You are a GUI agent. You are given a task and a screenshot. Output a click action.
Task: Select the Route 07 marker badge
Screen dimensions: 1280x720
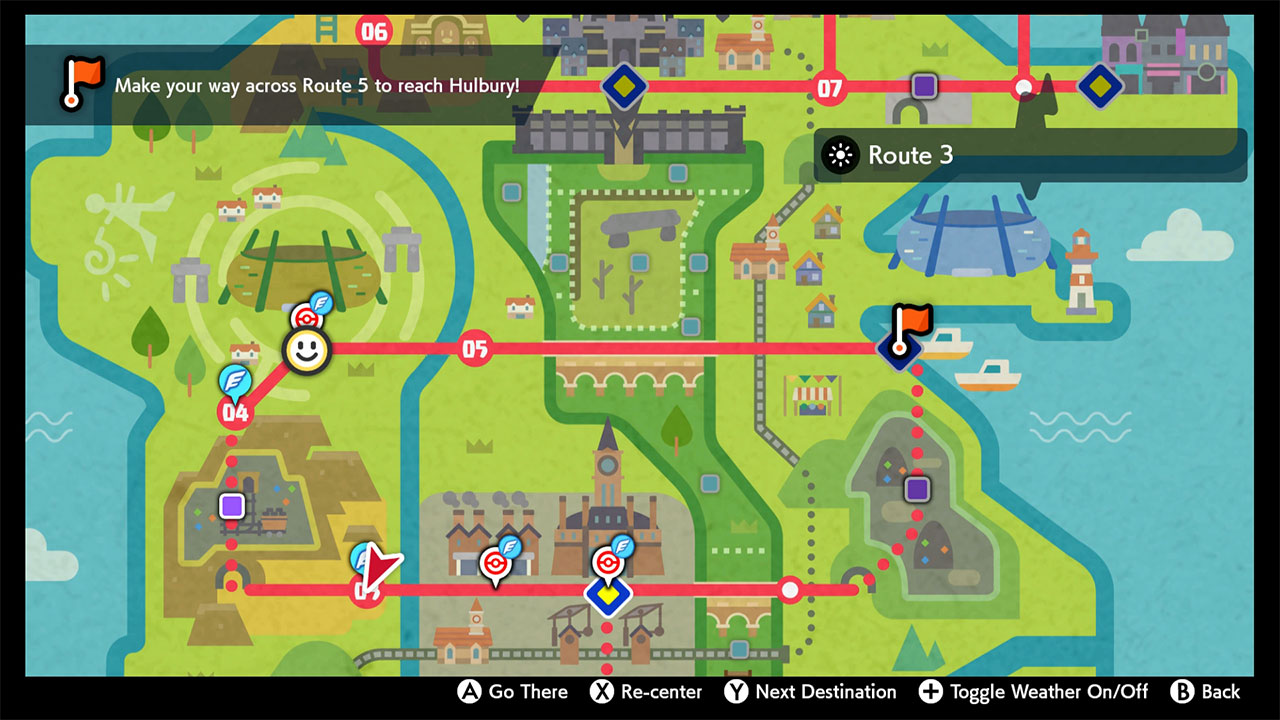pos(829,88)
